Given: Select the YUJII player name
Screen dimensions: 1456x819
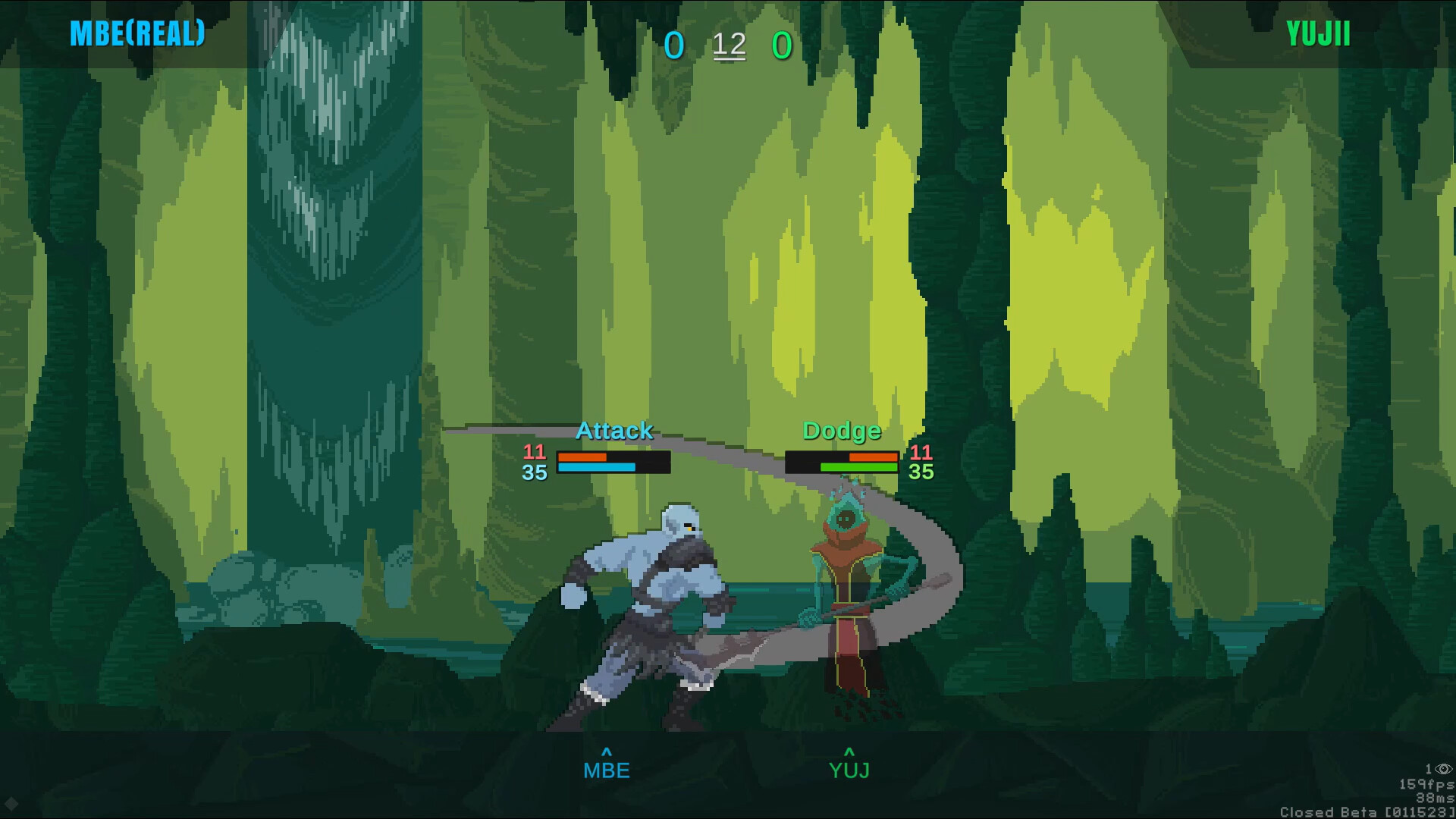Looking at the screenshot, I should coord(1318,34).
